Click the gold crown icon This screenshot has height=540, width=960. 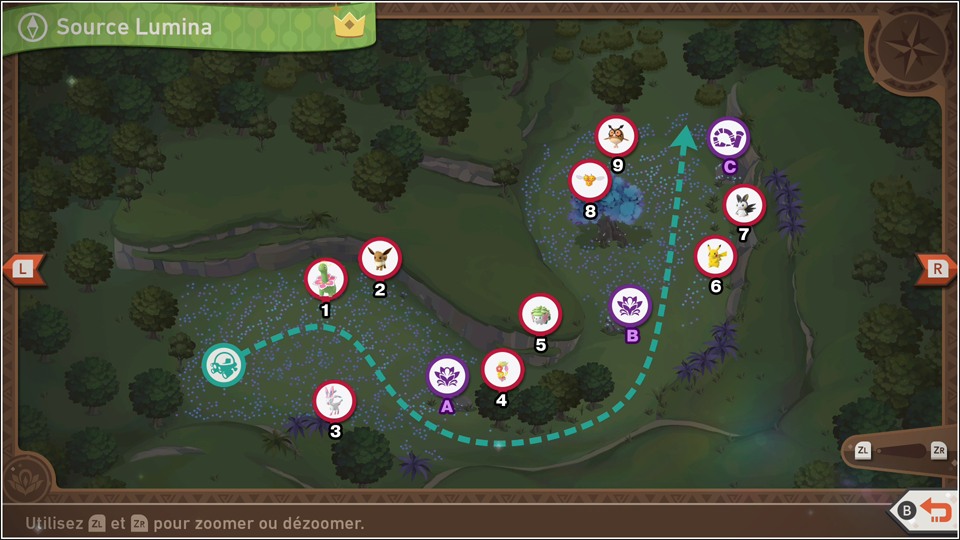pyautogui.click(x=350, y=24)
